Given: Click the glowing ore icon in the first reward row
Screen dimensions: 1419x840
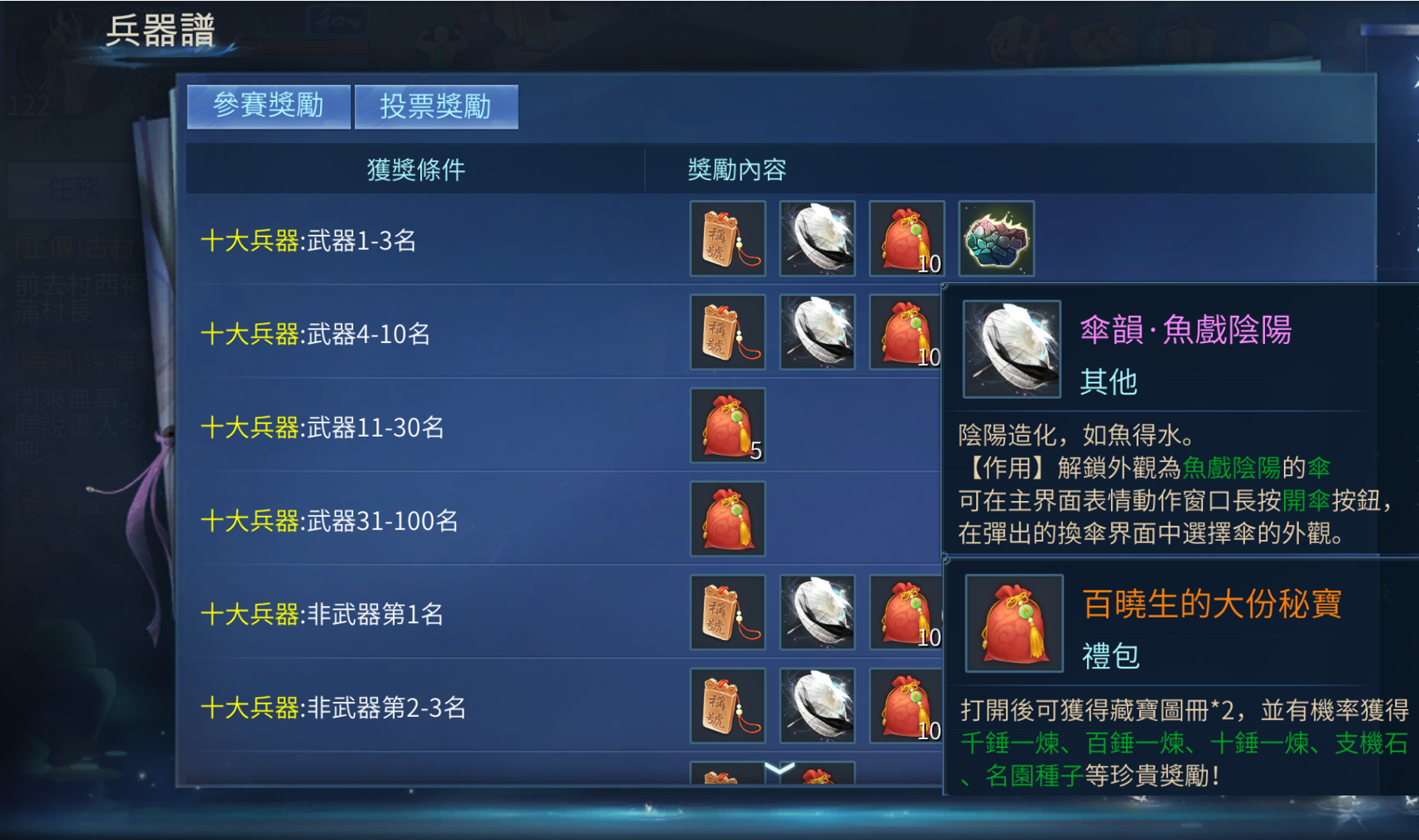Looking at the screenshot, I should tap(997, 239).
